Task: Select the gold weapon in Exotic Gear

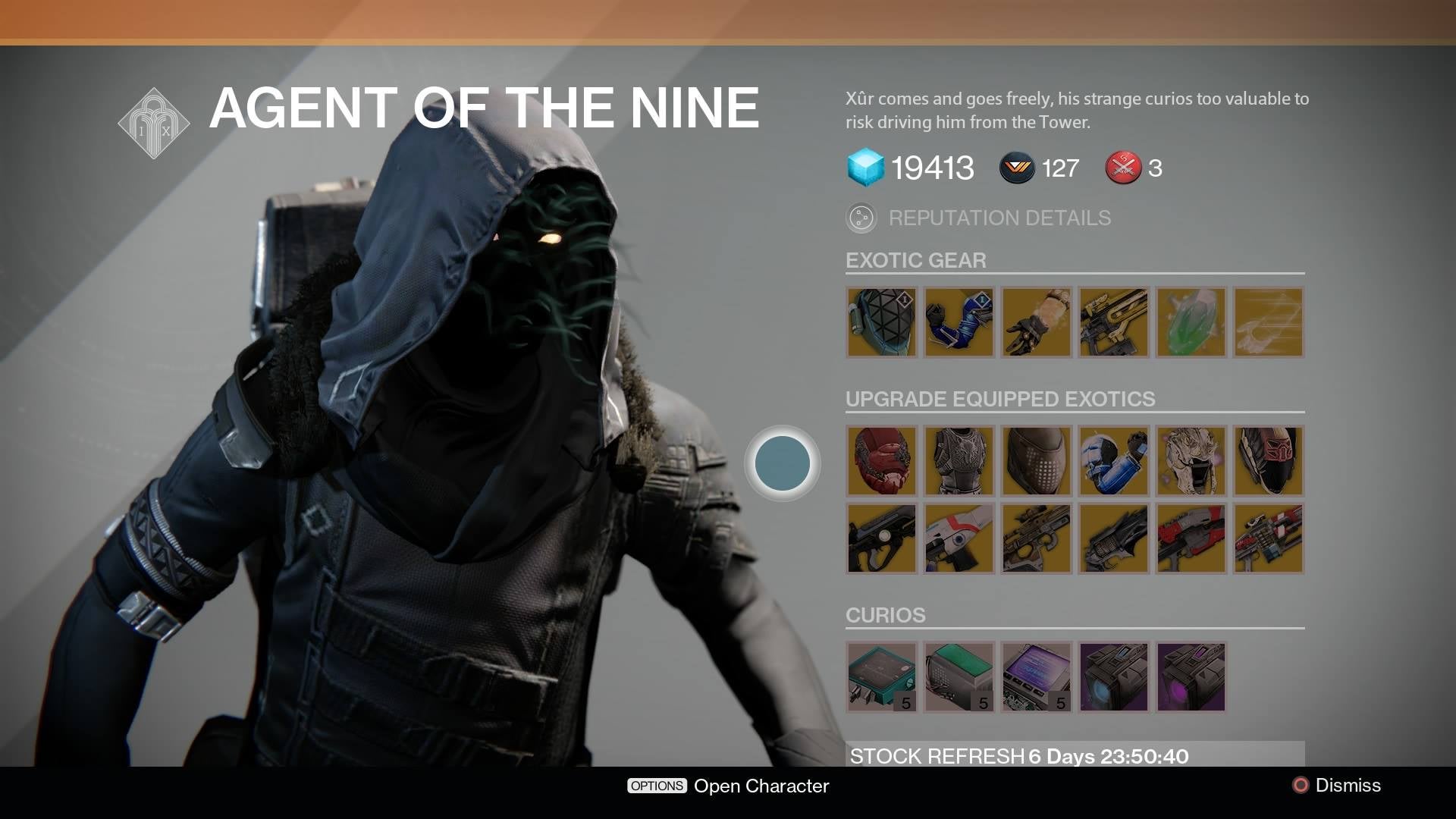Action: (1112, 322)
